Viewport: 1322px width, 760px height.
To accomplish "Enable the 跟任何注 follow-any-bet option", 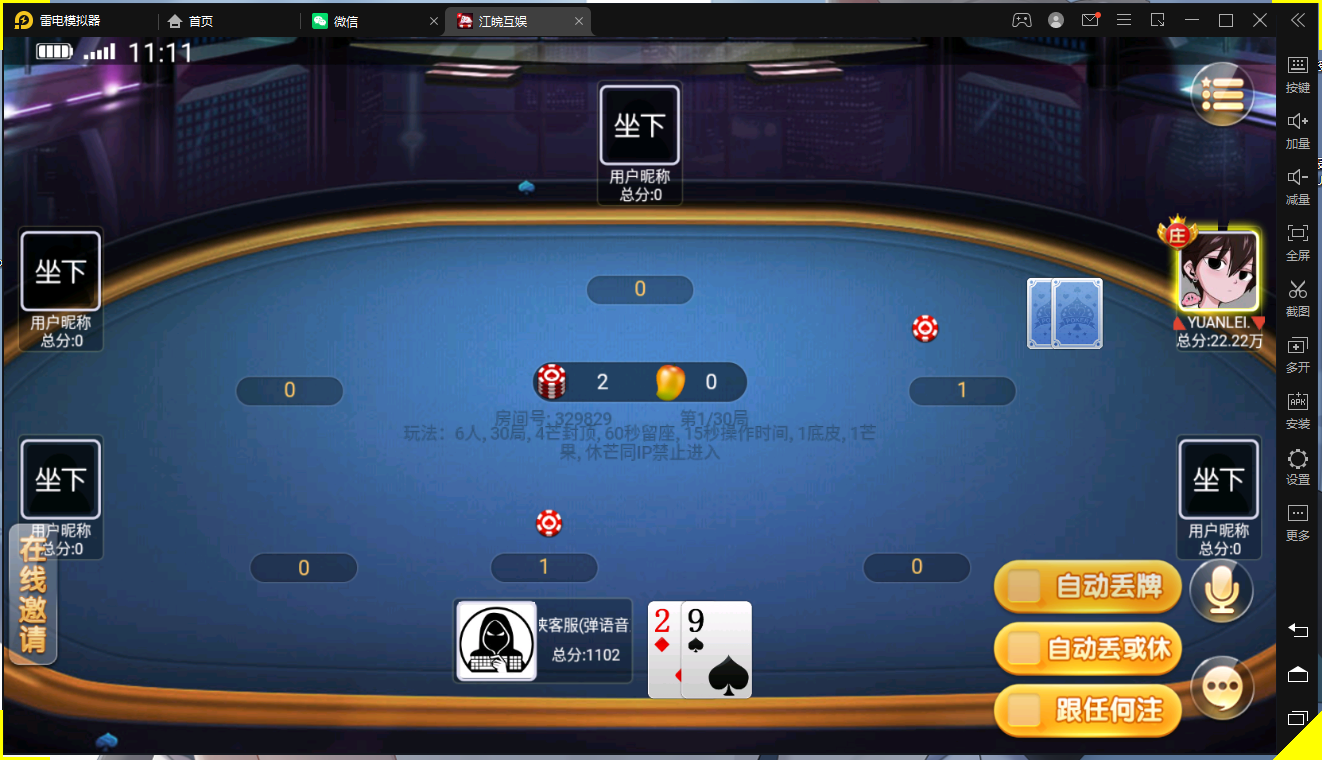I will 1087,710.
